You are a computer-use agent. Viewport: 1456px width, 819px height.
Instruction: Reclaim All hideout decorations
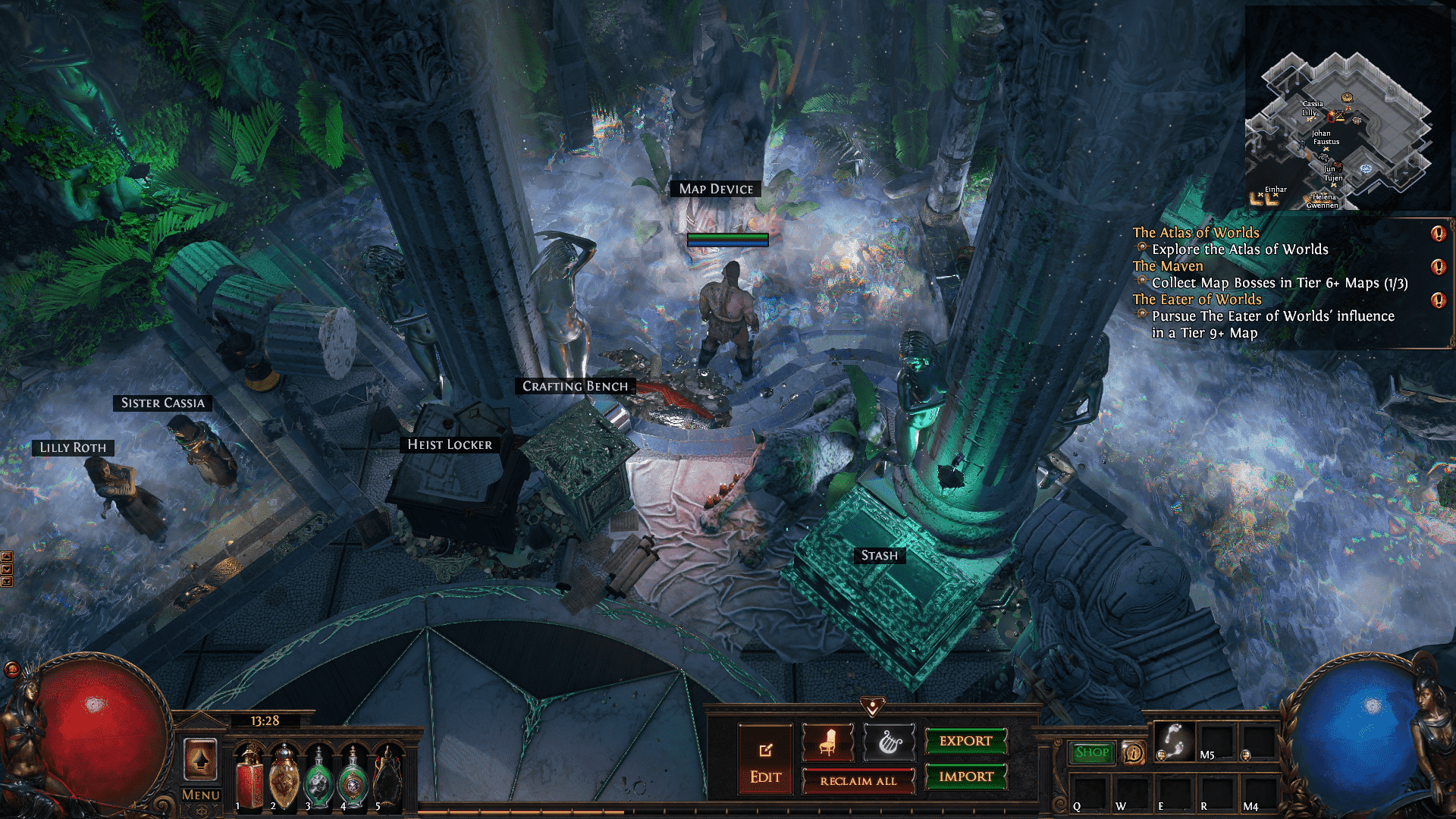click(858, 781)
